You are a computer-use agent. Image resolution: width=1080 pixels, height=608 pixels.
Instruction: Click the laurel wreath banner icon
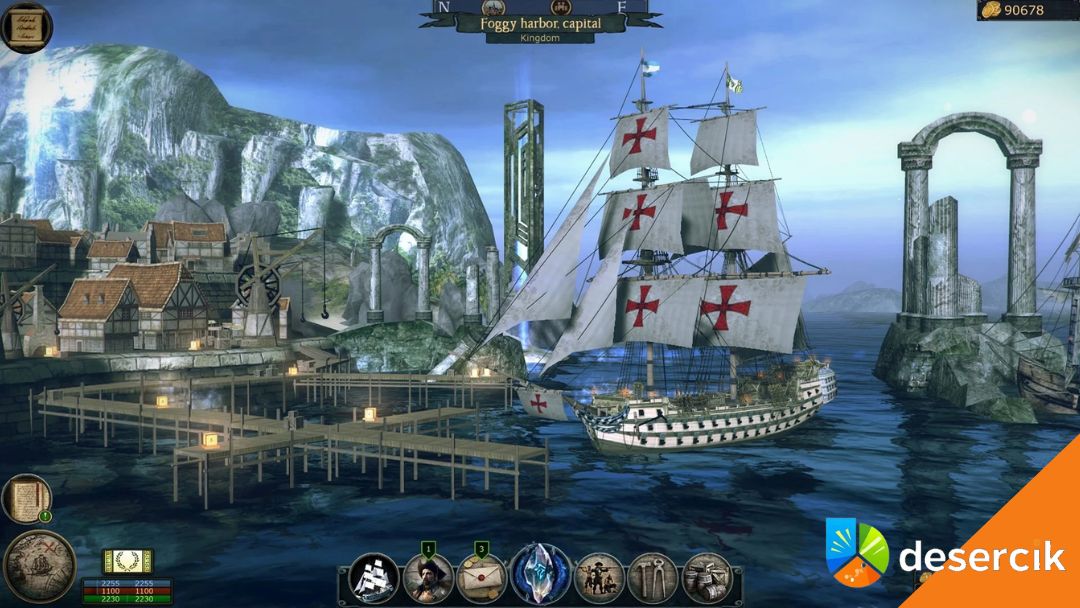(x=128, y=561)
